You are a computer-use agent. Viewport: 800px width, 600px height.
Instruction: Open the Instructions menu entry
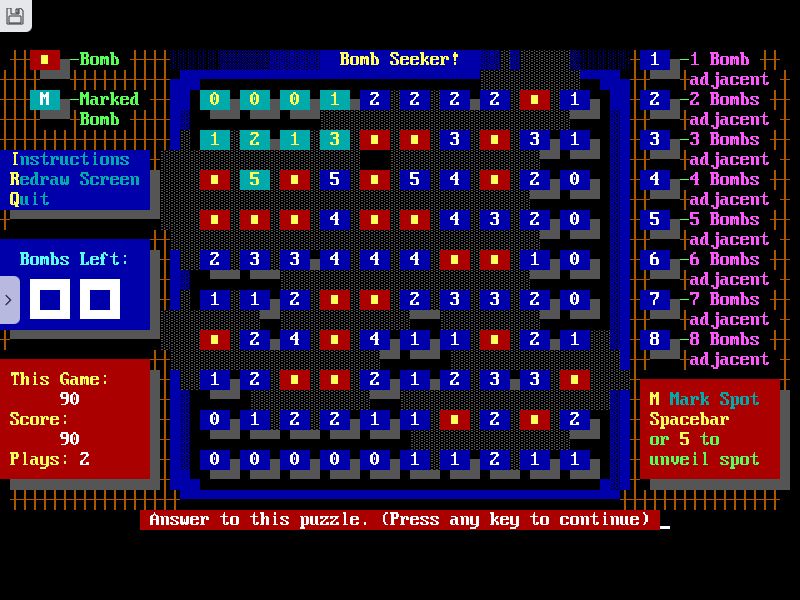pyautogui.click(x=70, y=159)
